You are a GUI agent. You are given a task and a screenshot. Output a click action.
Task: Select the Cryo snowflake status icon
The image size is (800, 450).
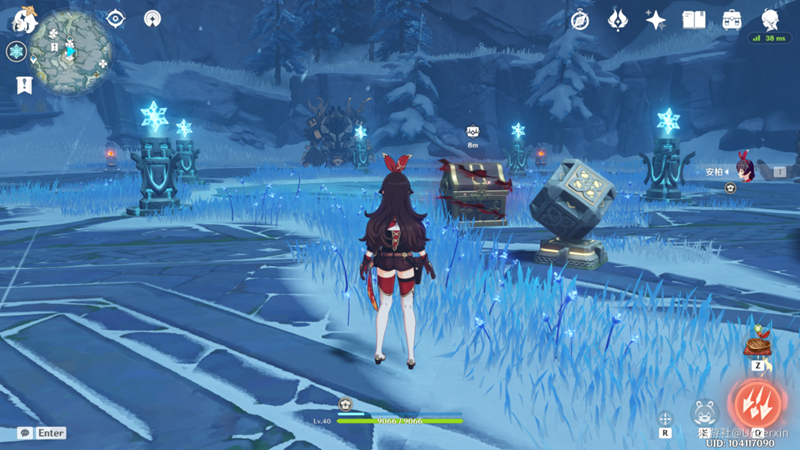click(16, 52)
